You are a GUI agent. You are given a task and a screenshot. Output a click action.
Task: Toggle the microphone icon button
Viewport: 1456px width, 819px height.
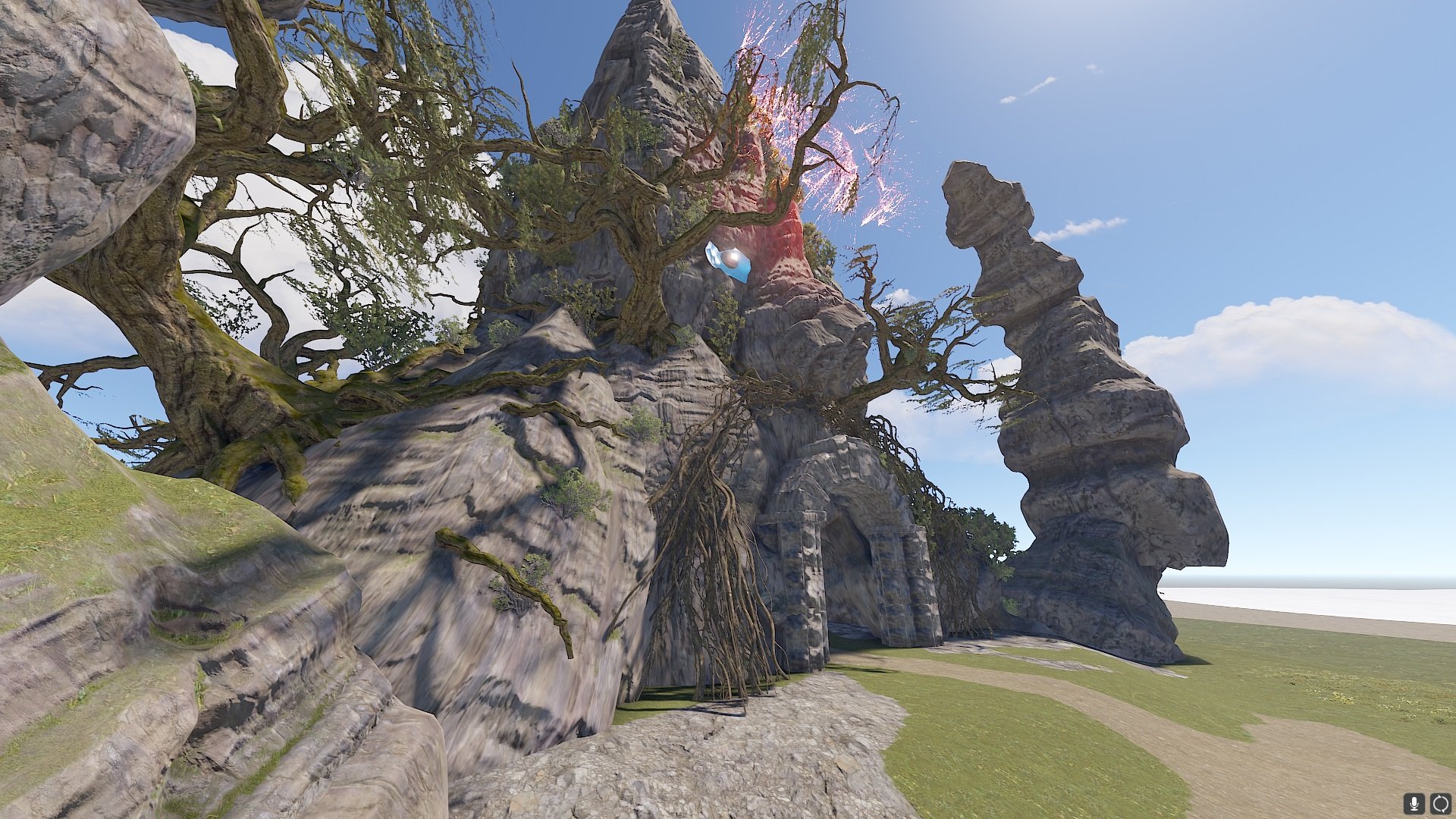tap(1414, 803)
